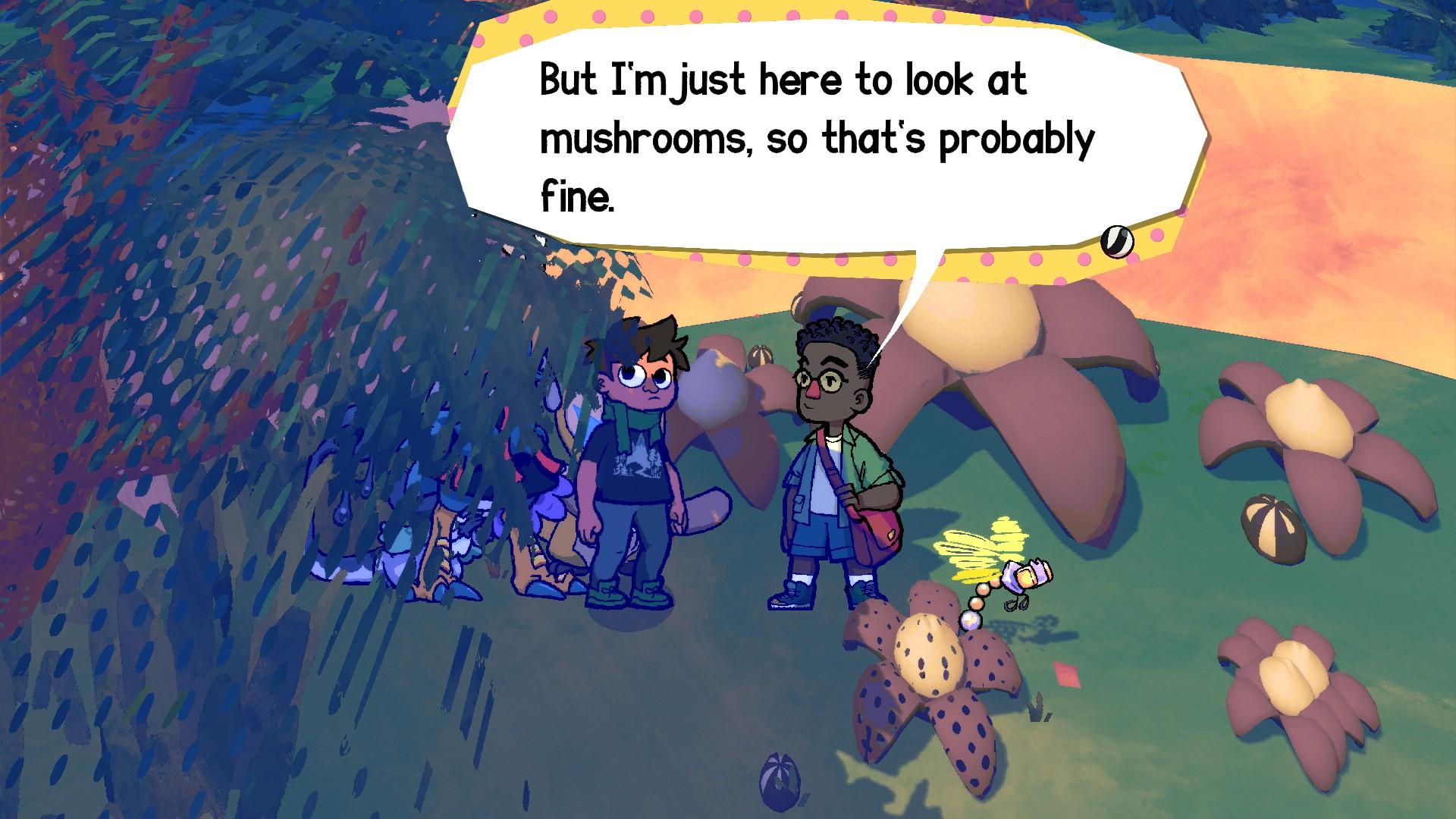
Task: Click the striped ball continue indicator
Action: [1117, 241]
